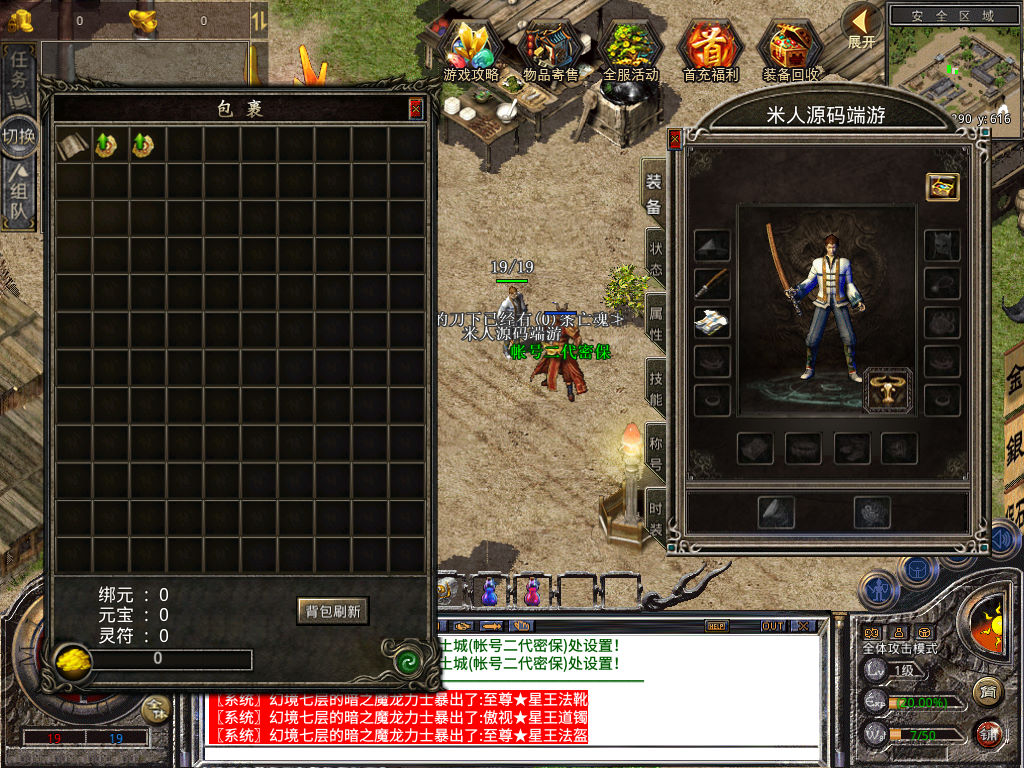Image resolution: width=1024 pixels, height=768 pixels.
Task: Select the equipped sword weapon slot
Action: [712, 284]
